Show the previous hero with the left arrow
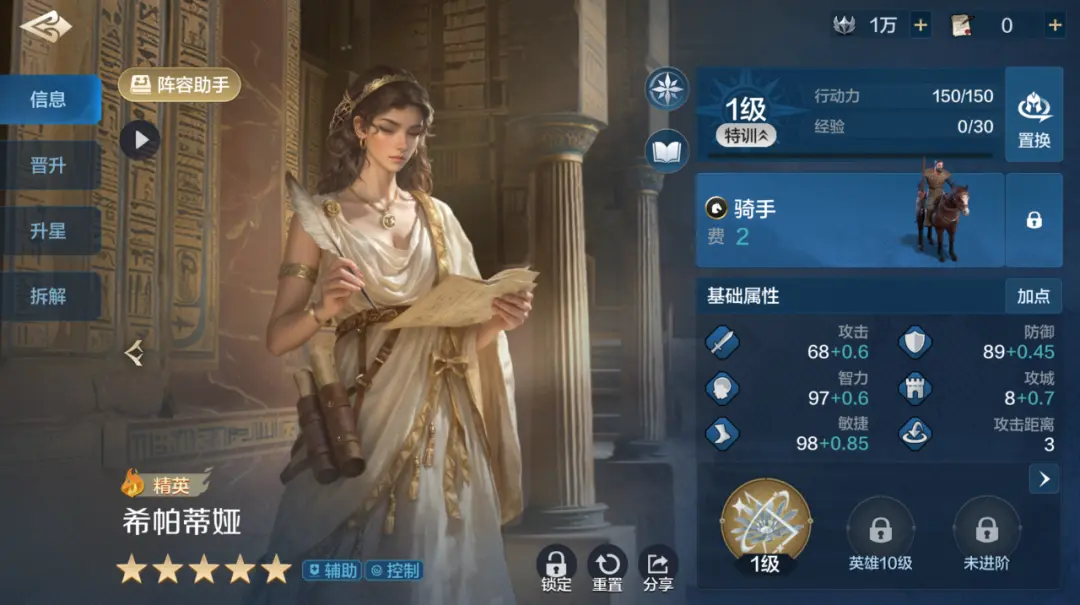 [x=134, y=352]
